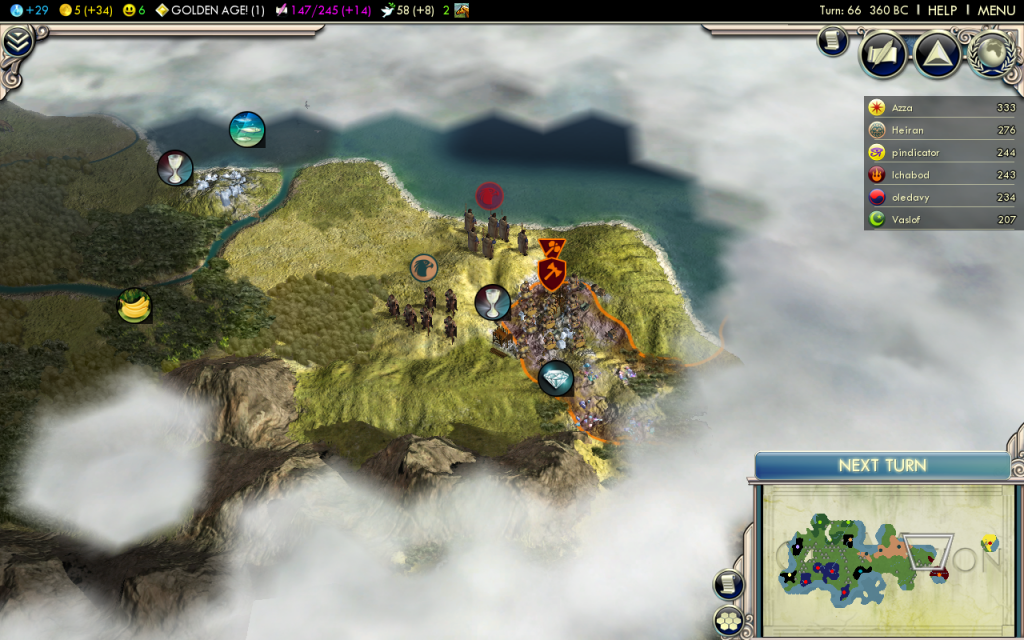Click the NEXT TURN button
This screenshot has width=1024, height=640.
[x=881, y=465]
